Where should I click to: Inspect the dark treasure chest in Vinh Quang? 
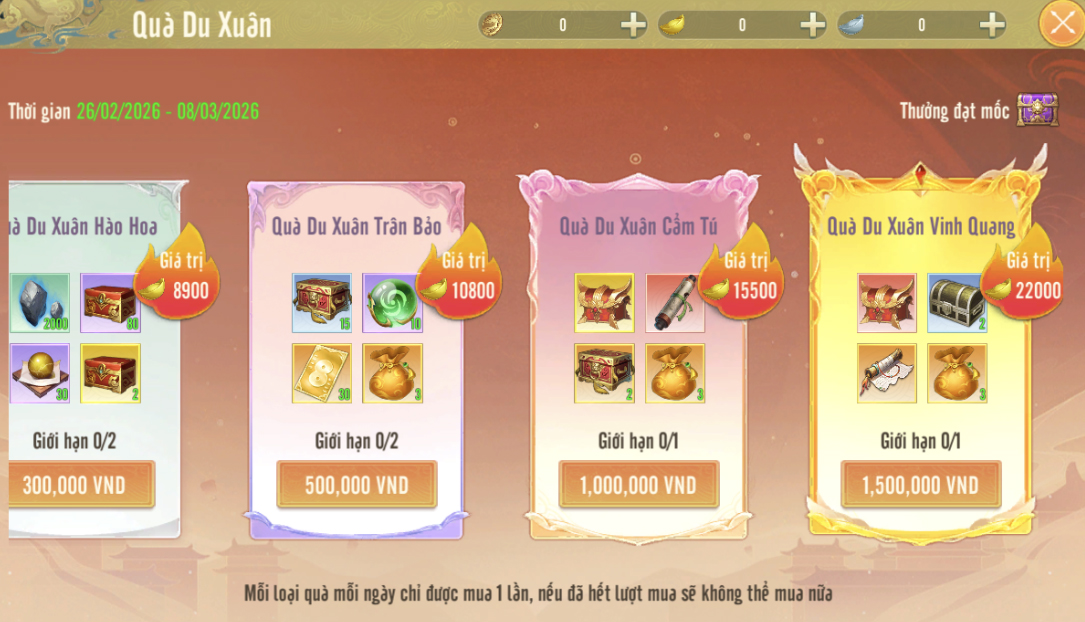click(957, 303)
